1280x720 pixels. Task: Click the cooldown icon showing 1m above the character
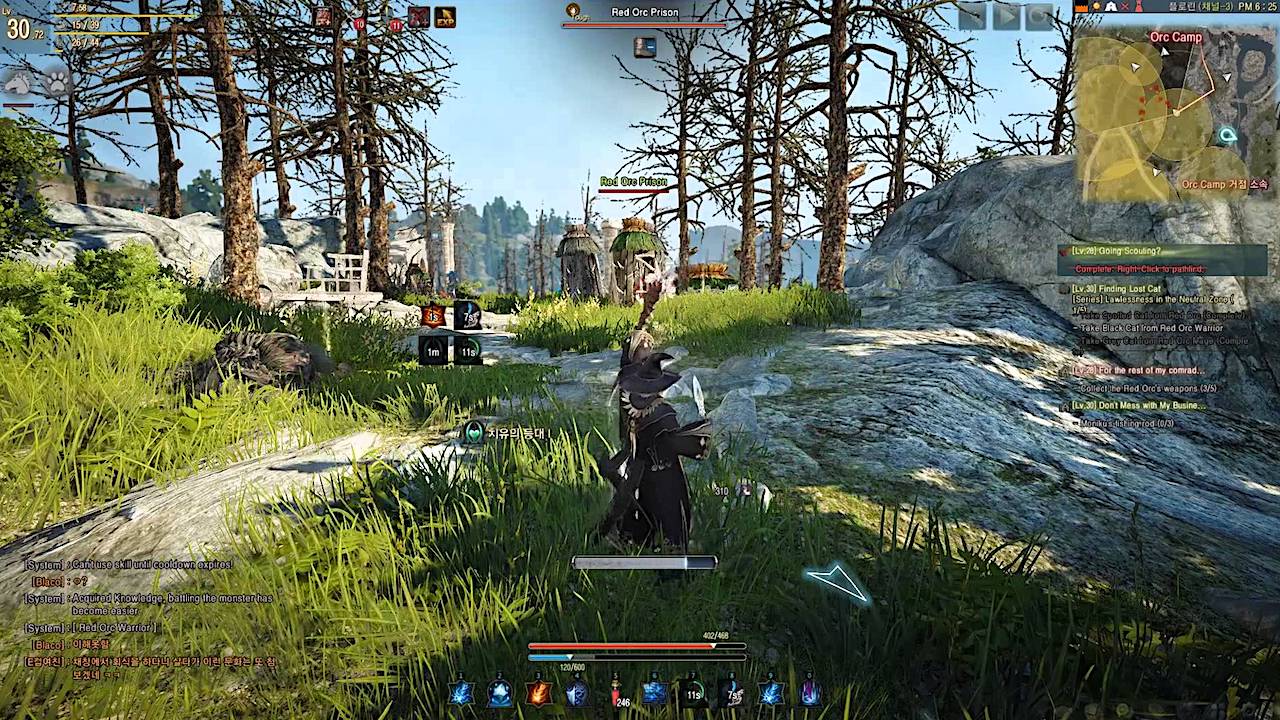tap(433, 352)
